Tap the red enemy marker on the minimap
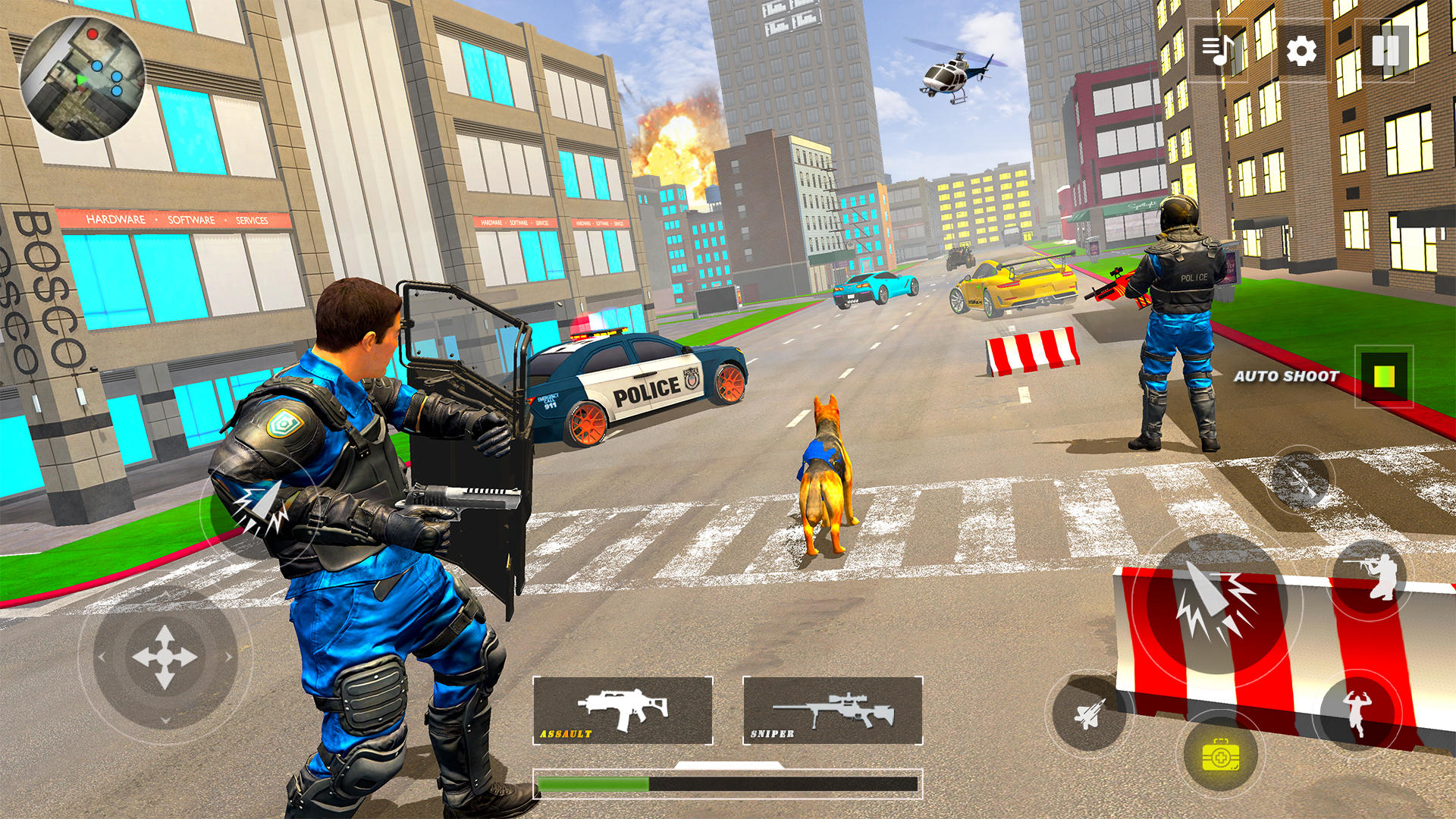This screenshot has height=819, width=1456. point(92,36)
